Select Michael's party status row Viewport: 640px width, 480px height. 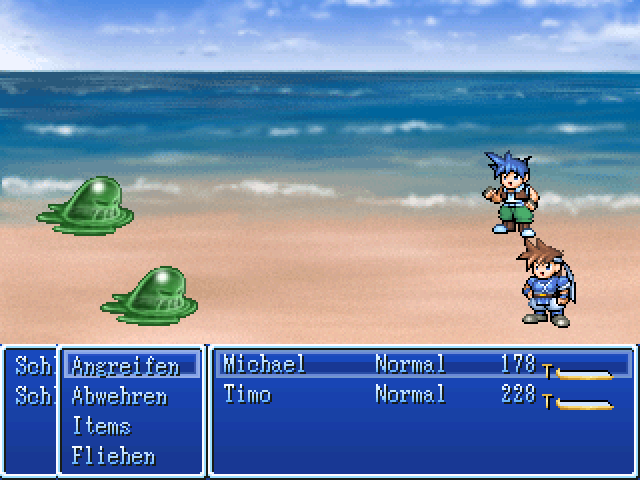click(x=420, y=365)
